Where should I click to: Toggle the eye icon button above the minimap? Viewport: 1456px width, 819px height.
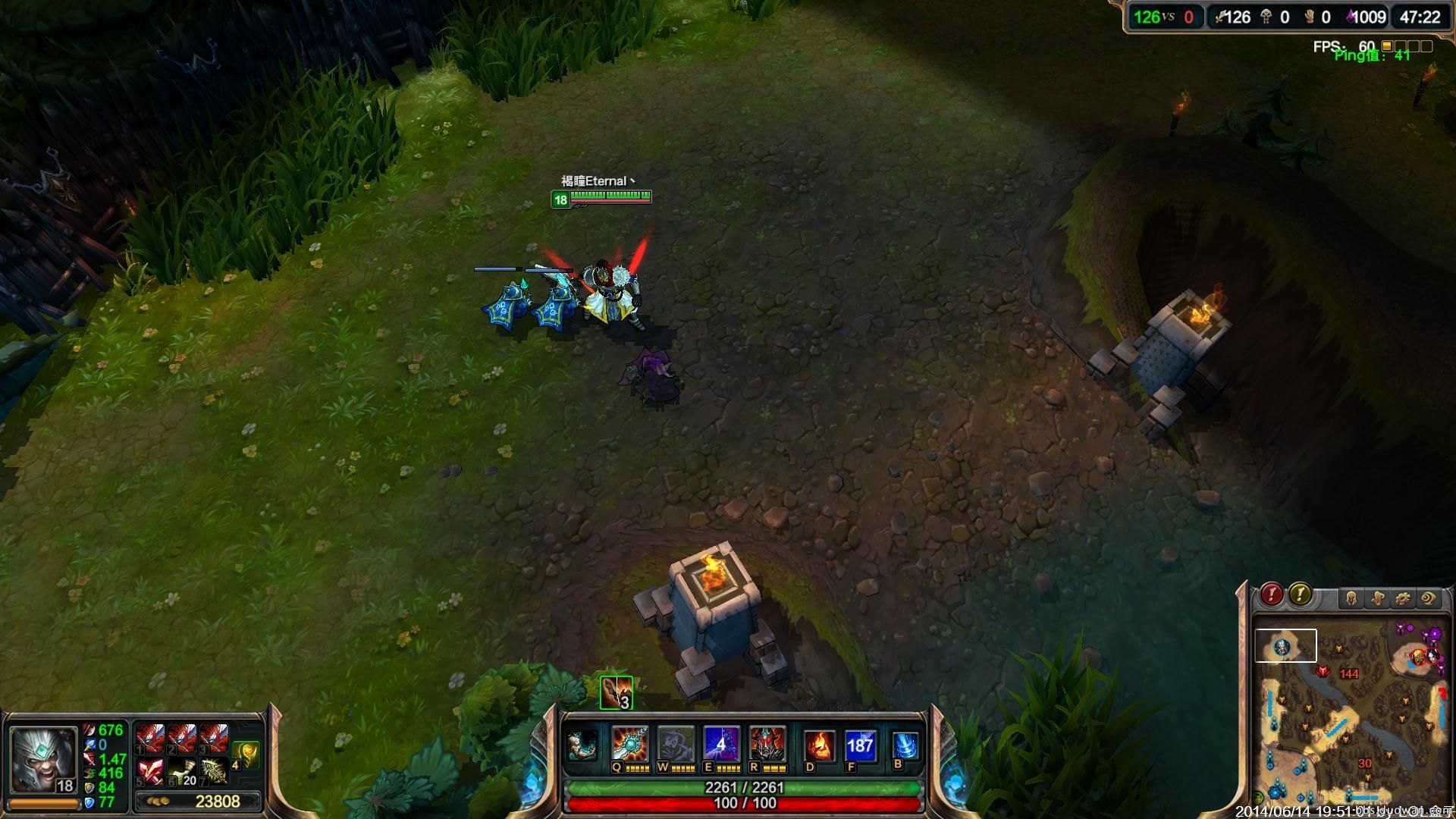[1428, 598]
